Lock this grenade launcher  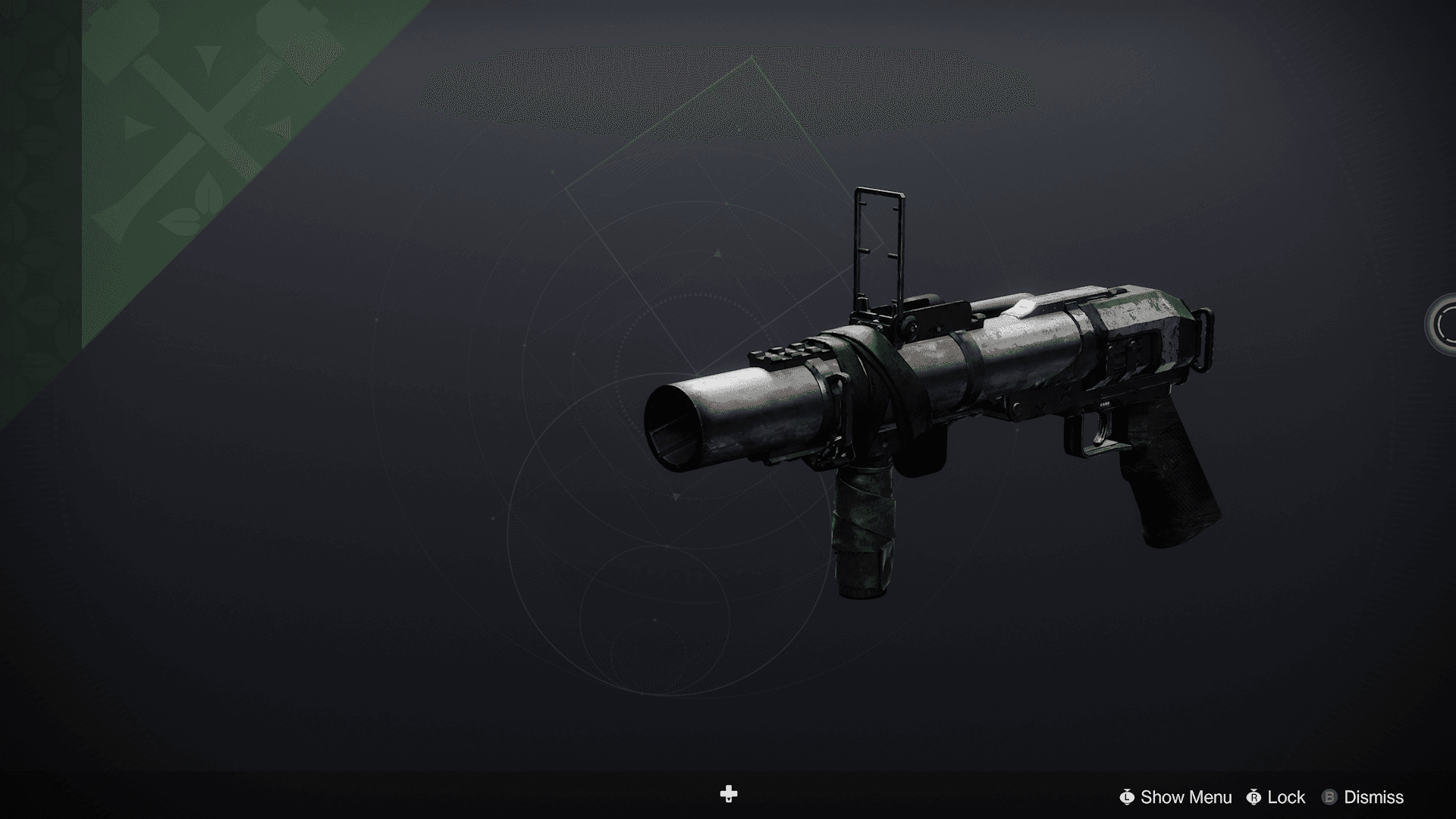pyautogui.click(x=1279, y=797)
